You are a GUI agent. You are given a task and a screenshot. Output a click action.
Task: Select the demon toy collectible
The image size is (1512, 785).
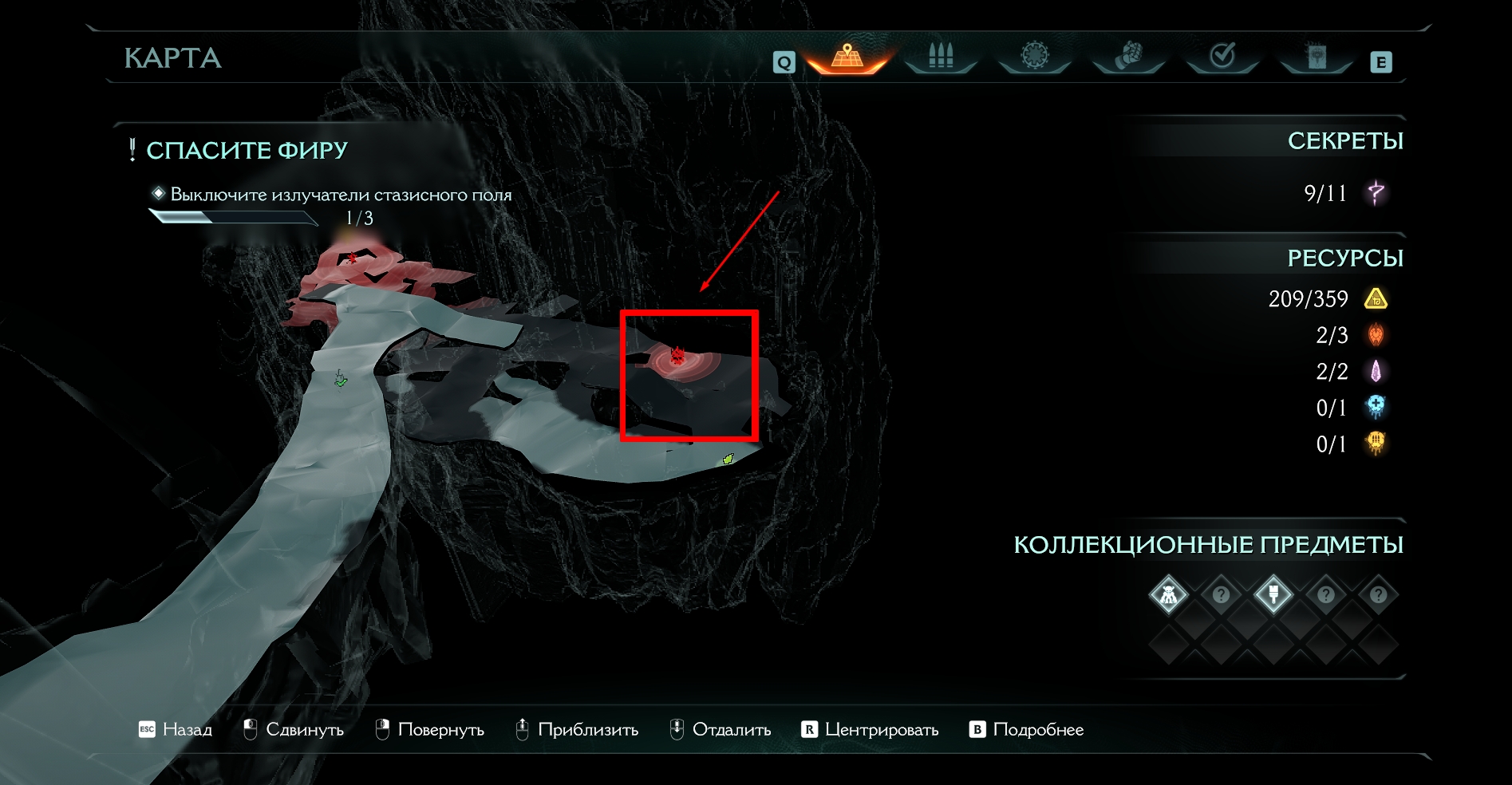point(1169,594)
